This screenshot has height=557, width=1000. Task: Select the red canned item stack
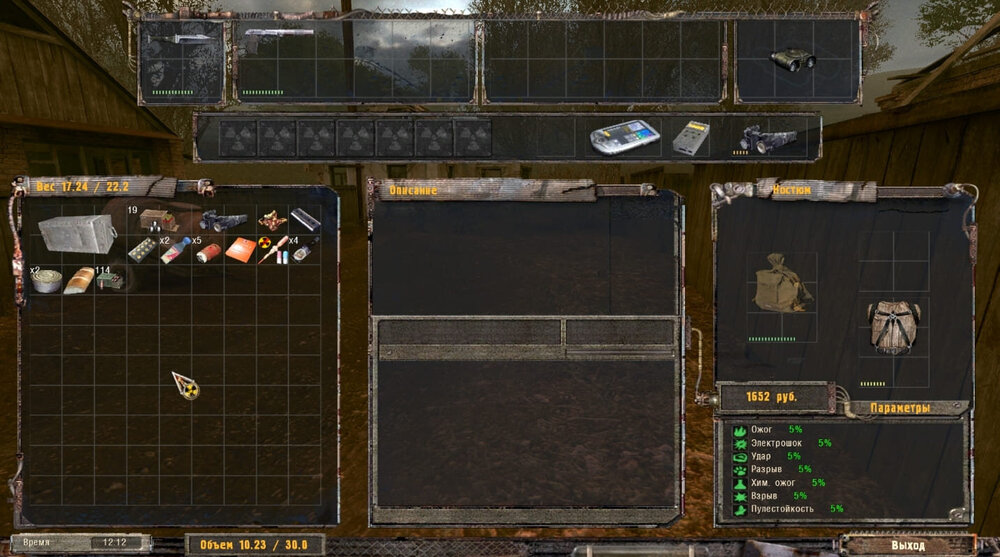209,252
